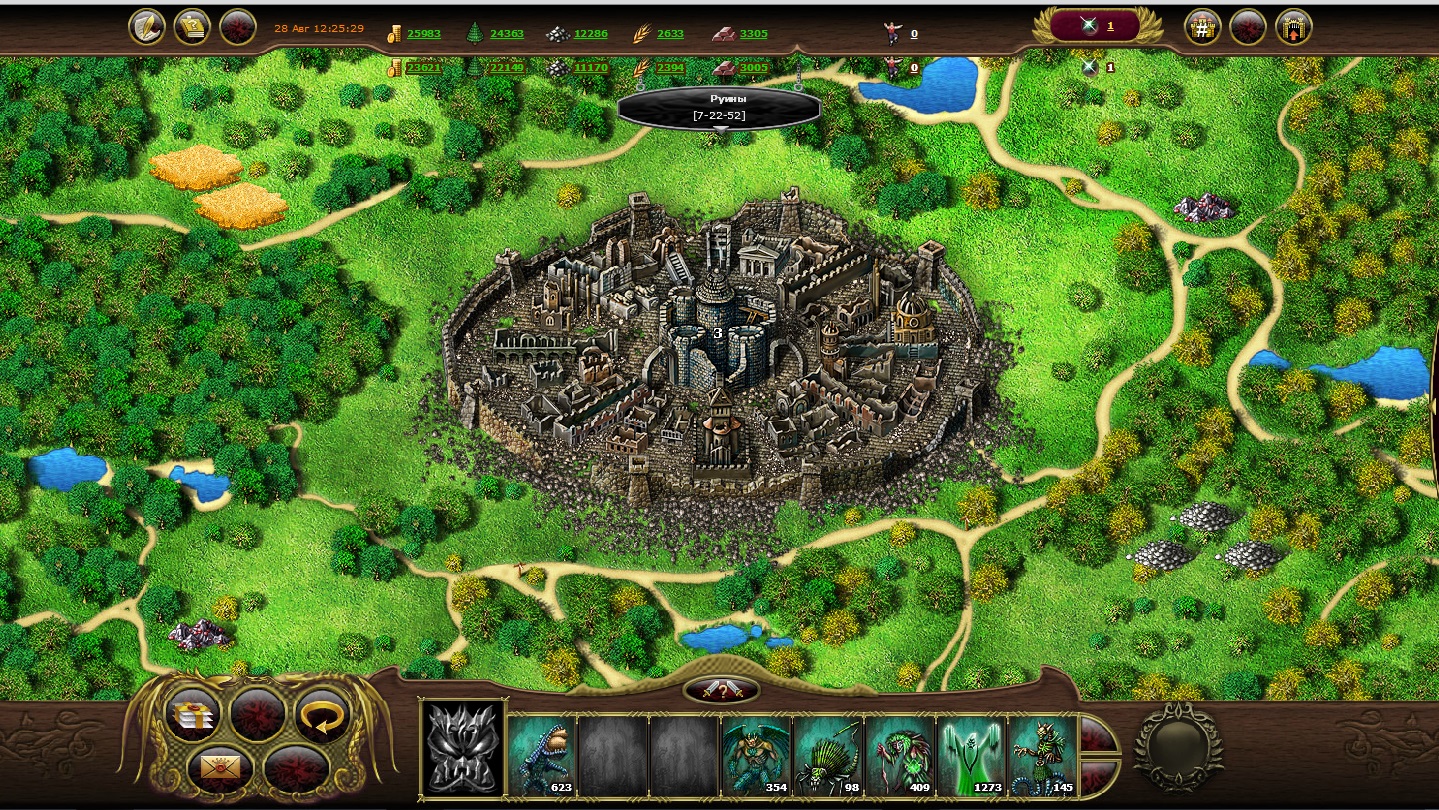Click the scroll and chest icon button

(192, 27)
